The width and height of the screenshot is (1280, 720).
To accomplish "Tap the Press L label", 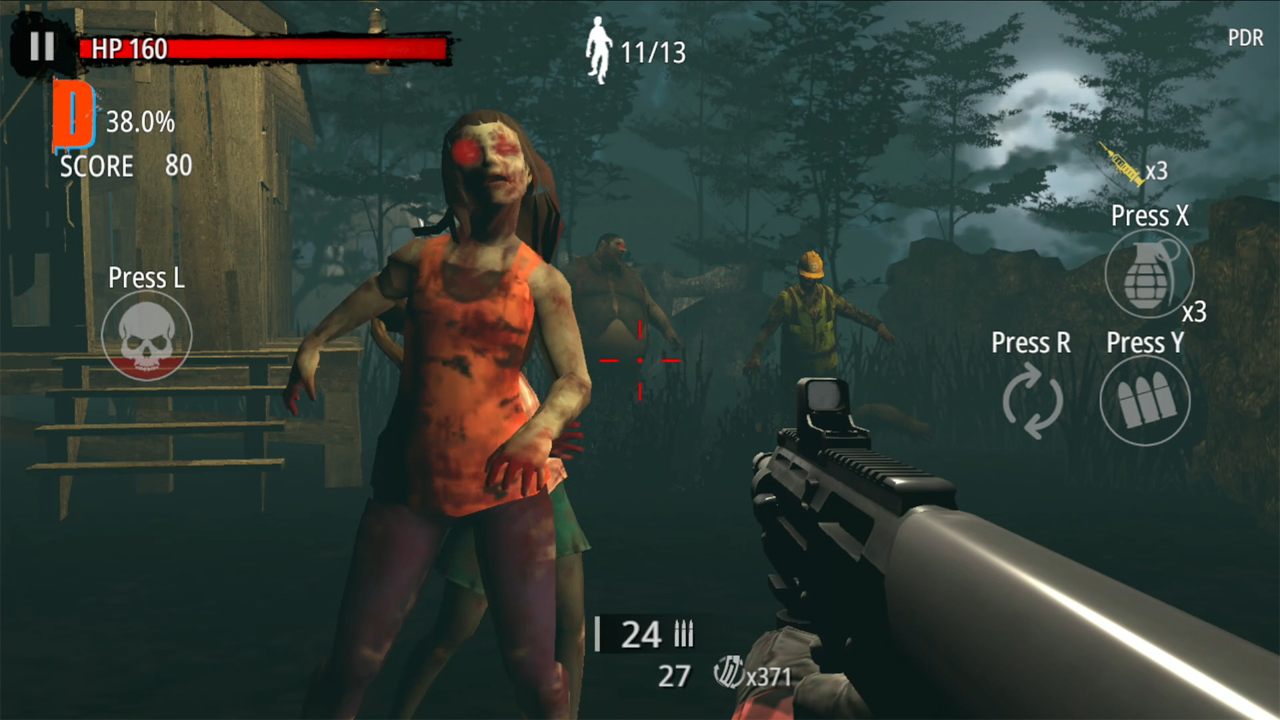I will (146, 278).
